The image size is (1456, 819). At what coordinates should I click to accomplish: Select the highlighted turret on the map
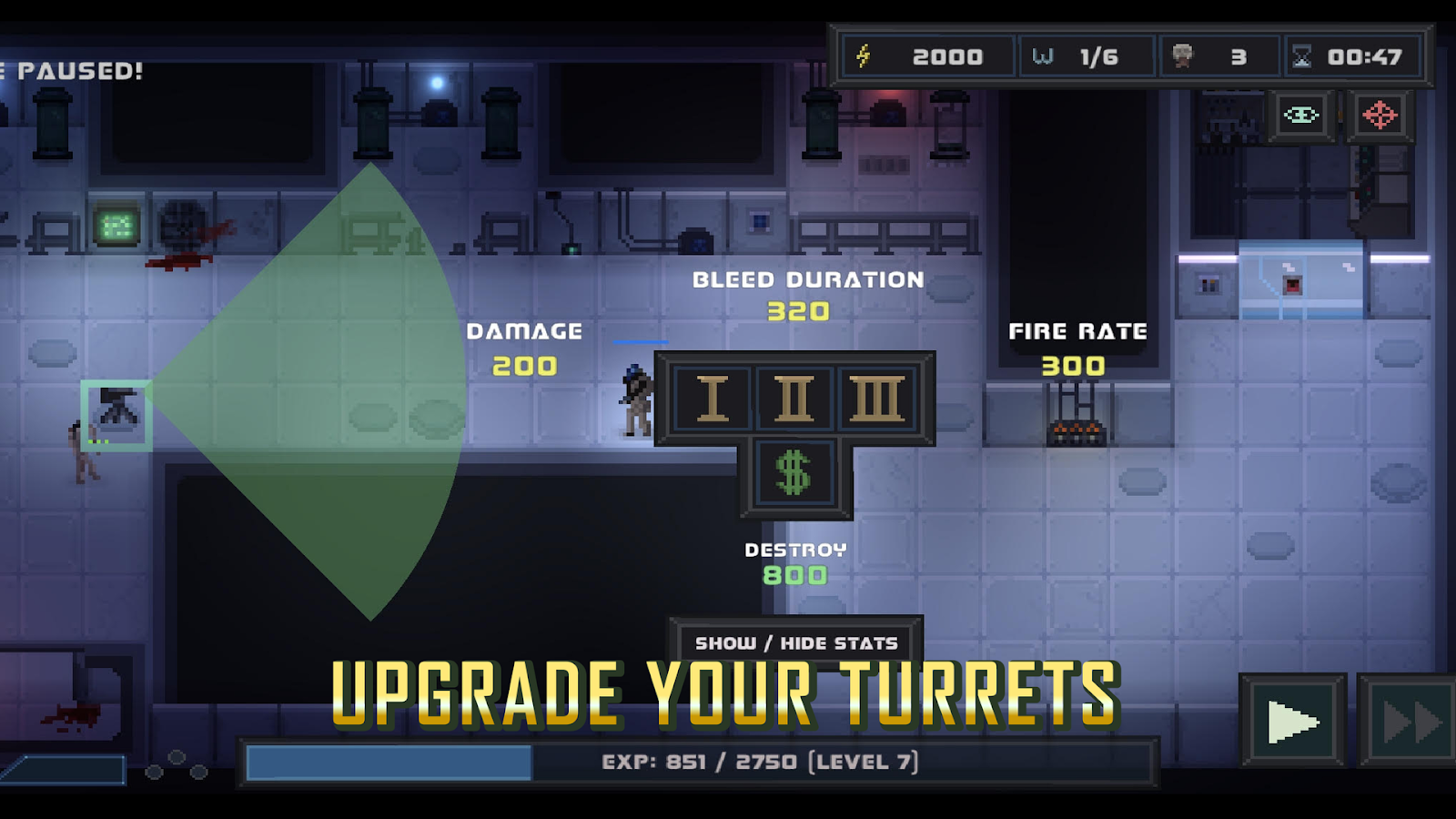pos(116,415)
